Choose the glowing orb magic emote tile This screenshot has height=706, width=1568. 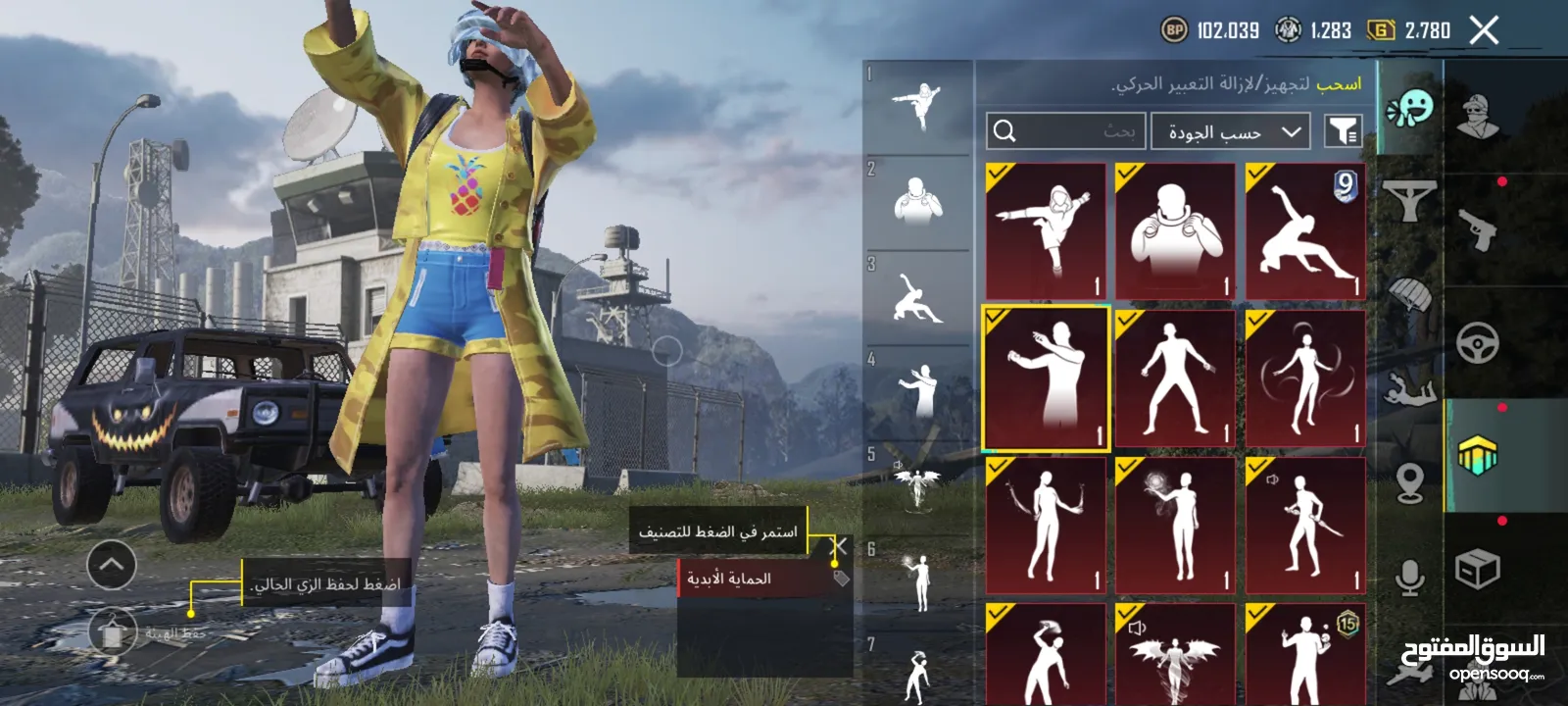point(1175,526)
